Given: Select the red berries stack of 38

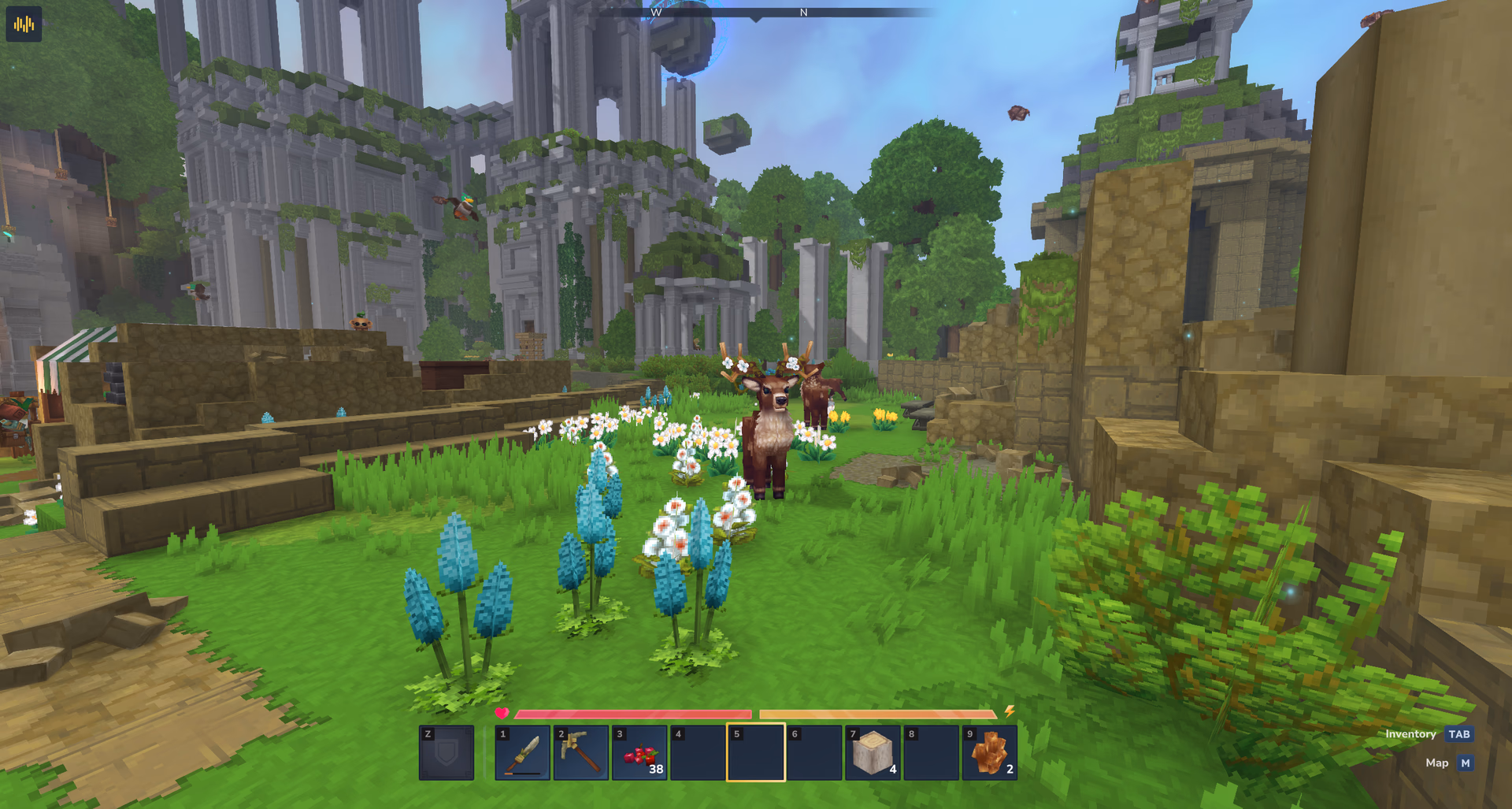Looking at the screenshot, I should [639, 753].
